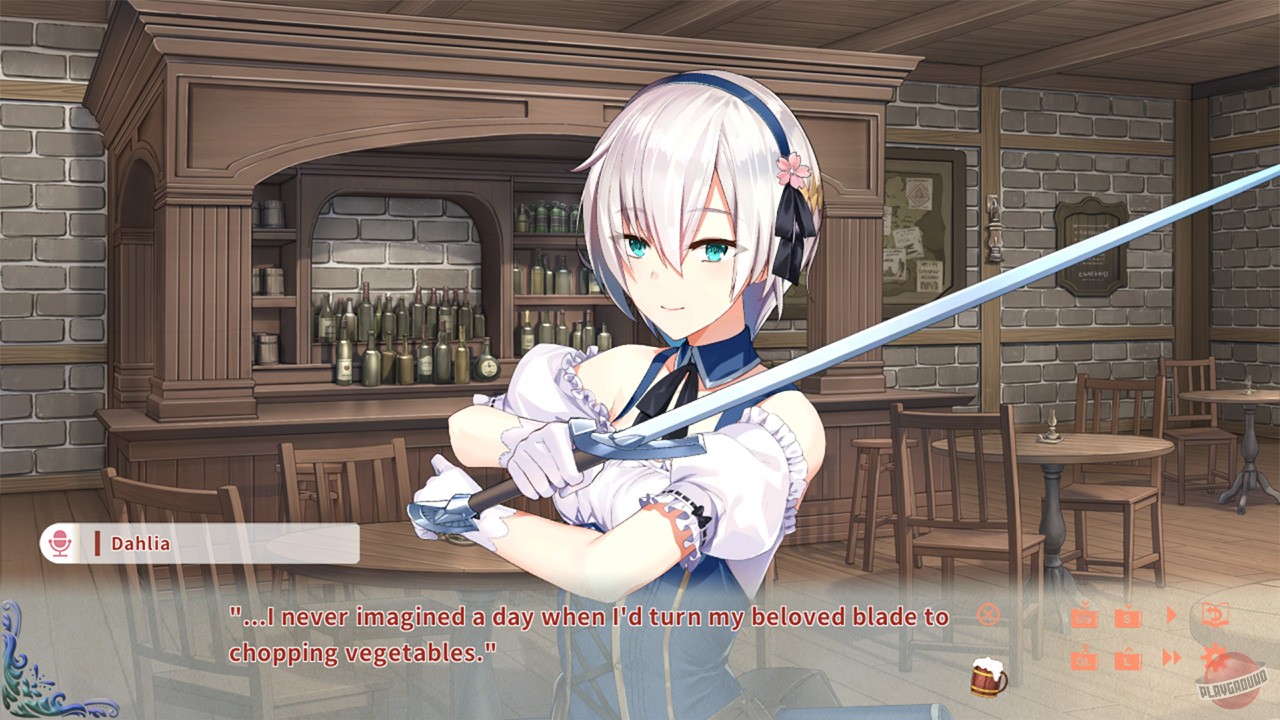Image resolution: width=1280 pixels, height=720 pixels.
Task: Open the dialogue backlog book icon
Action: pyautogui.click(x=1216, y=613)
